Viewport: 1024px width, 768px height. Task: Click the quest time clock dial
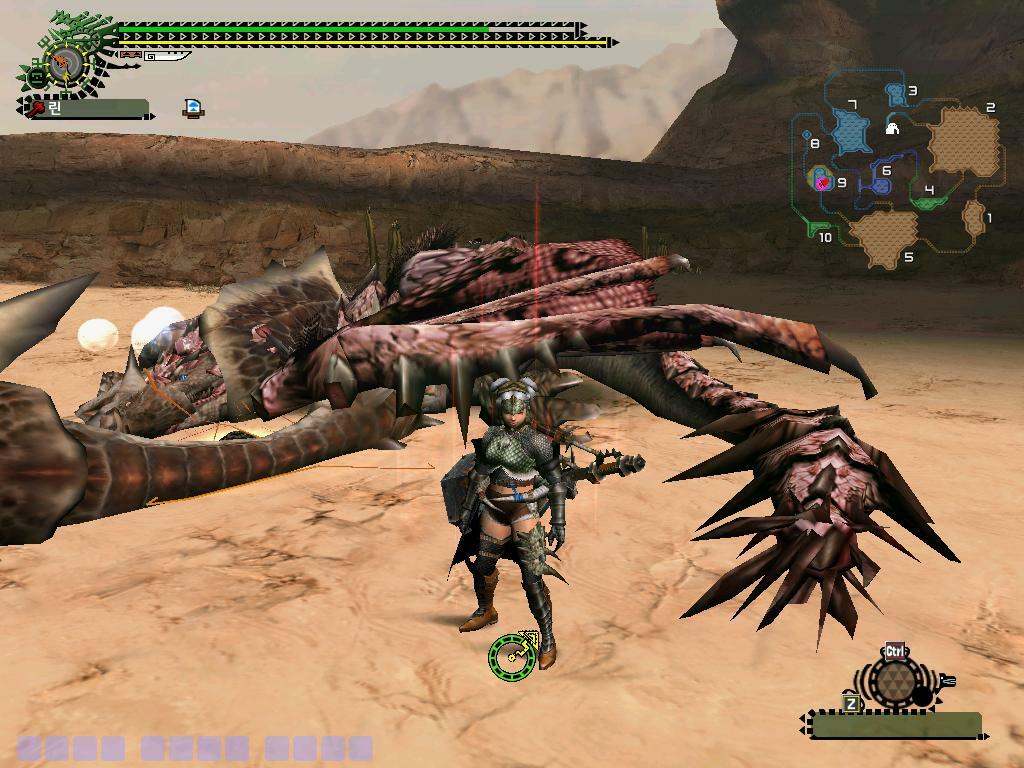click(x=65, y=65)
